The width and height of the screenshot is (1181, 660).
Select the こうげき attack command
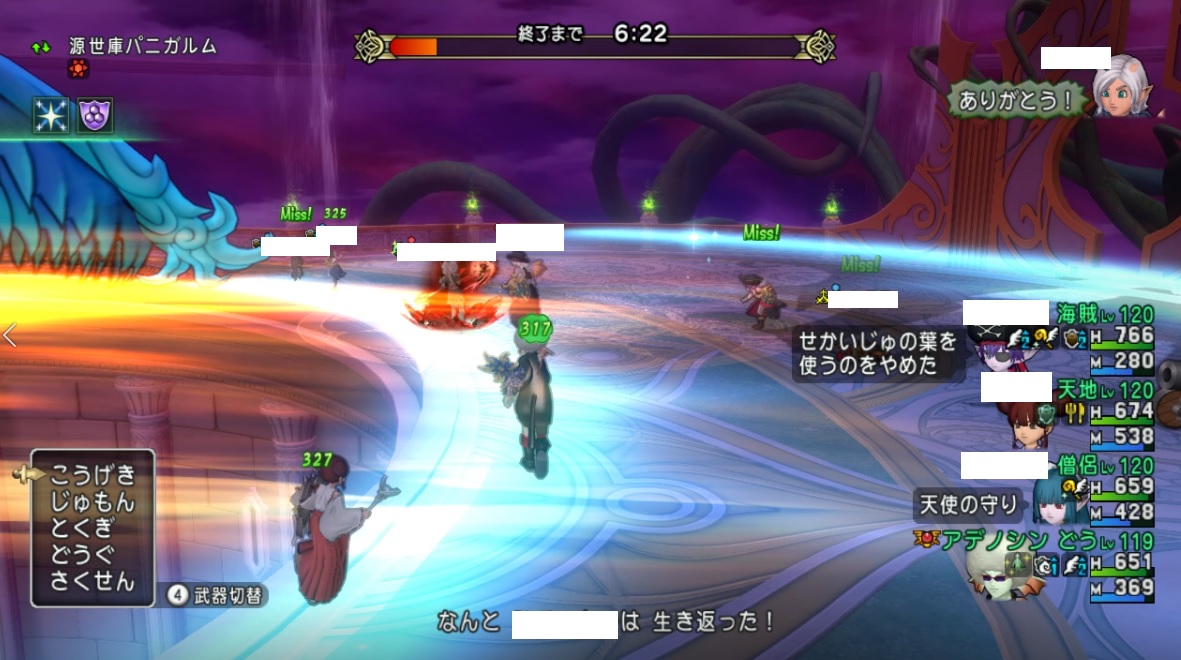coord(92,474)
